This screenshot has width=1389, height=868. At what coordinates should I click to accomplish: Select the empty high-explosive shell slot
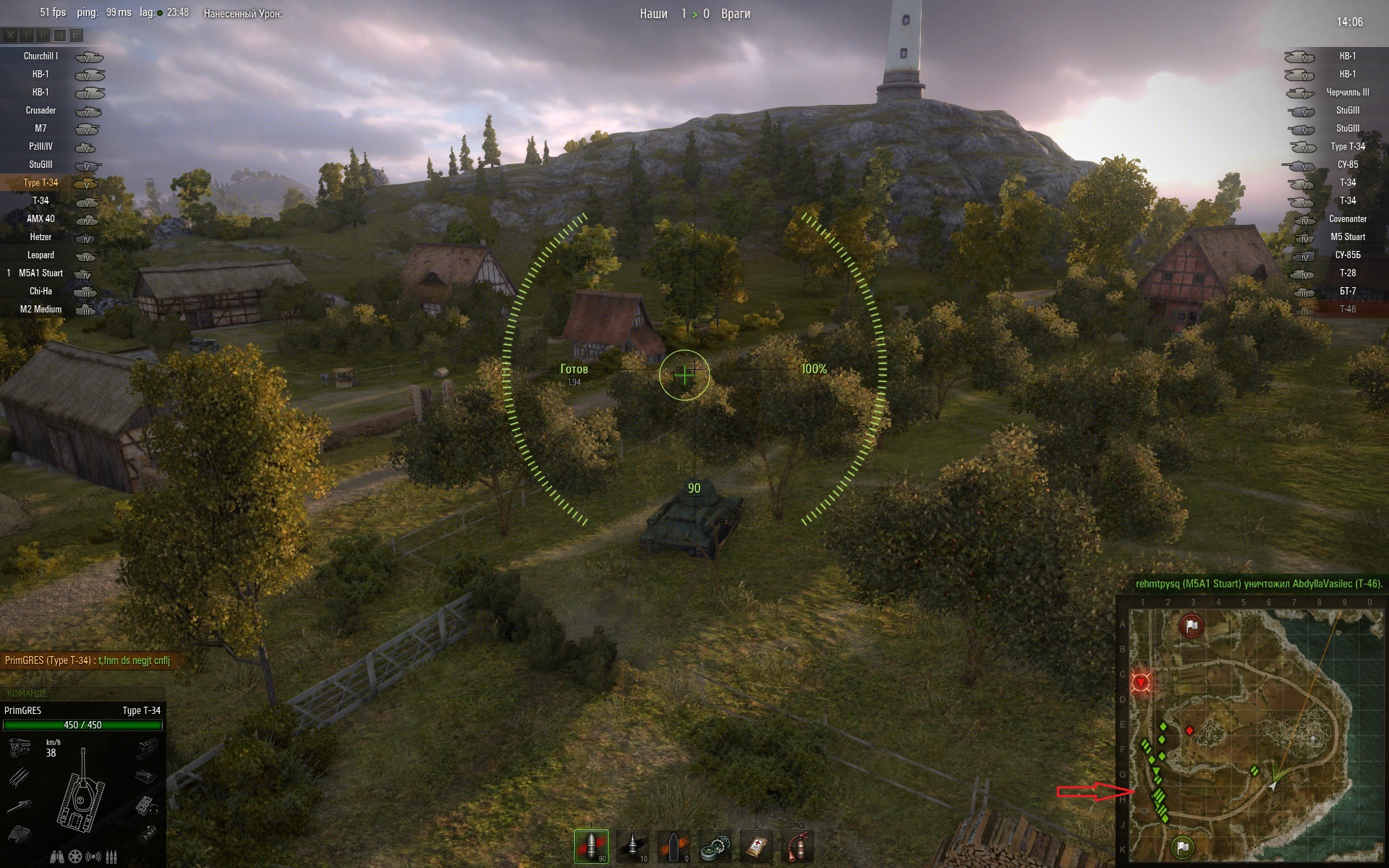674,846
